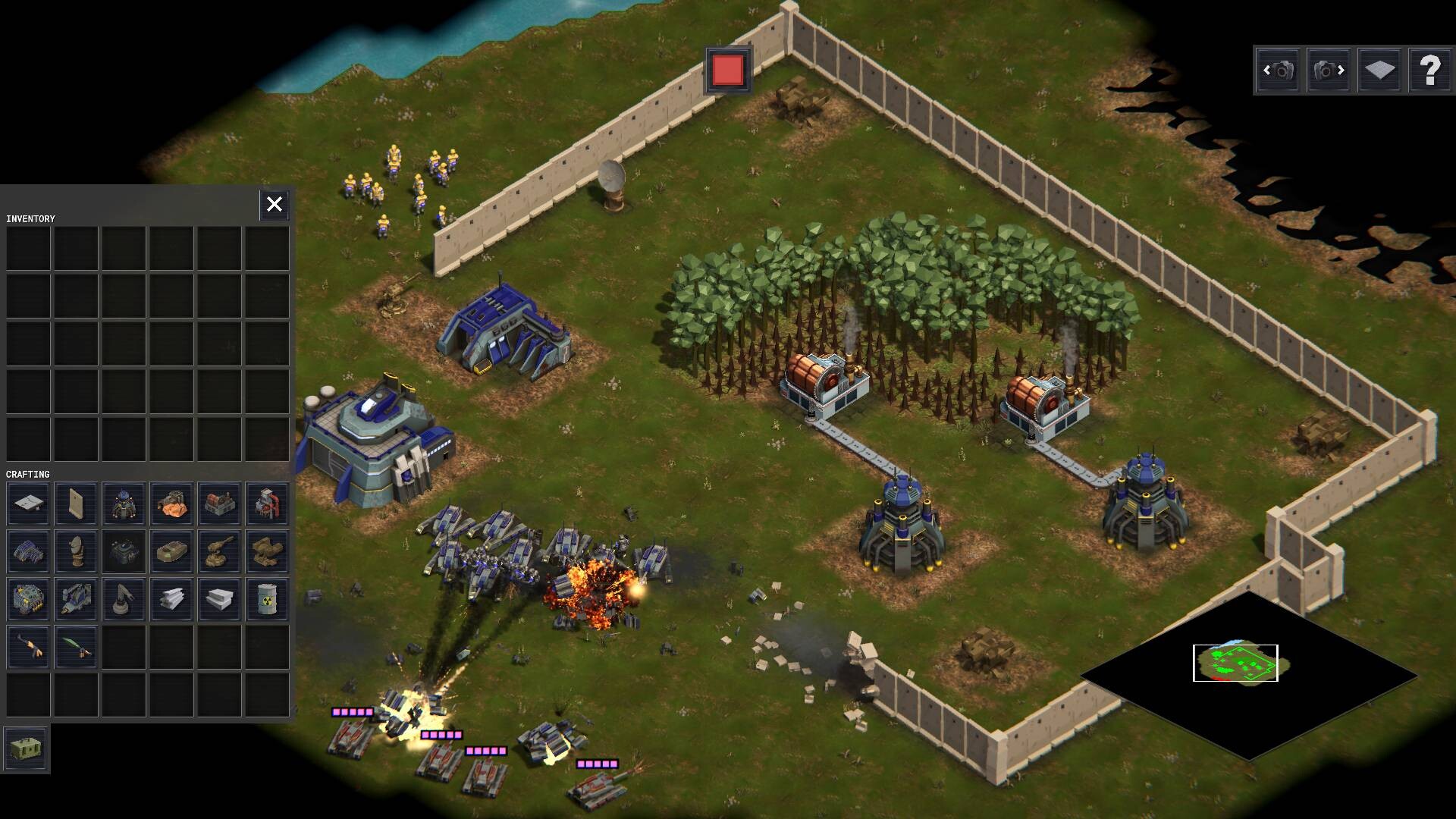1456x819 pixels.
Task: Close the inventory panel
Action: pyautogui.click(x=274, y=204)
